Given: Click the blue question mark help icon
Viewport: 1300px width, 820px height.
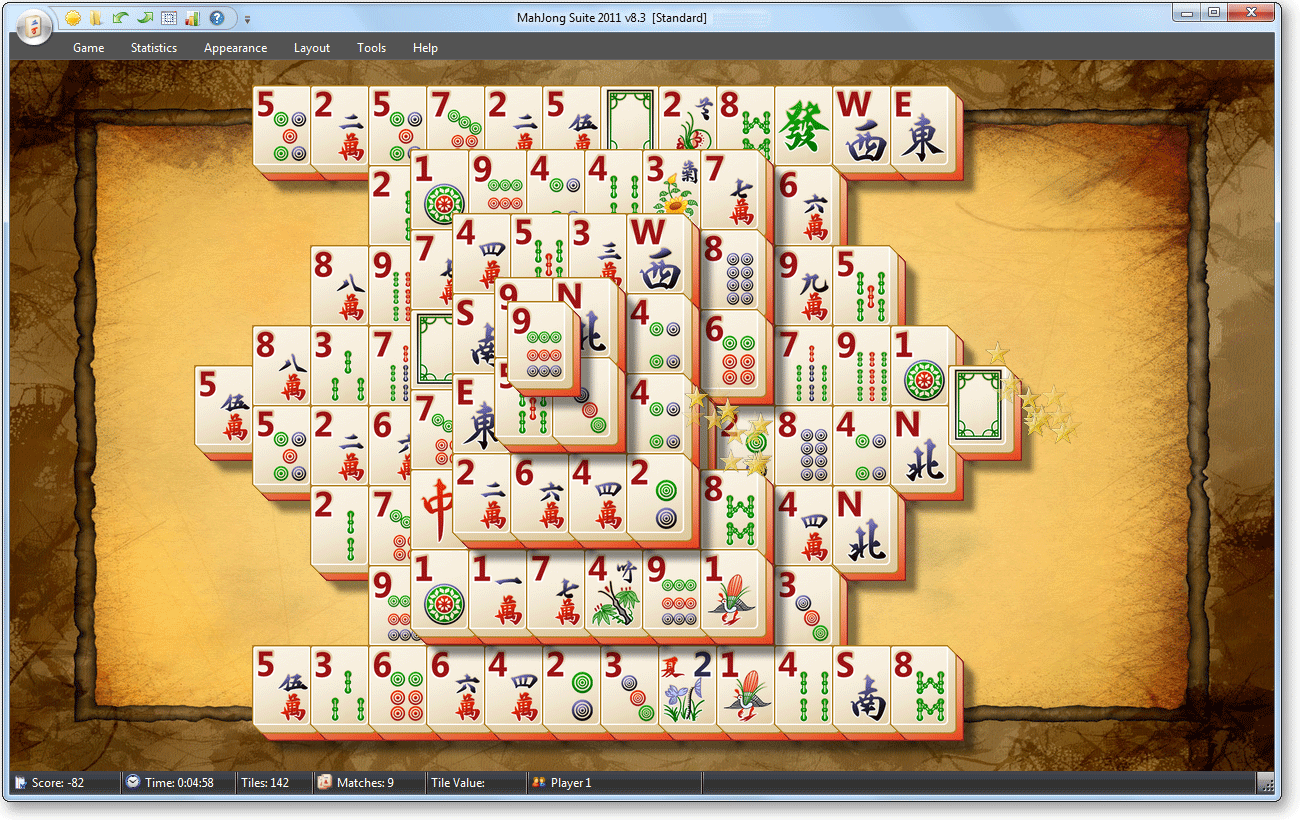Looking at the screenshot, I should click(x=216, y=18).
